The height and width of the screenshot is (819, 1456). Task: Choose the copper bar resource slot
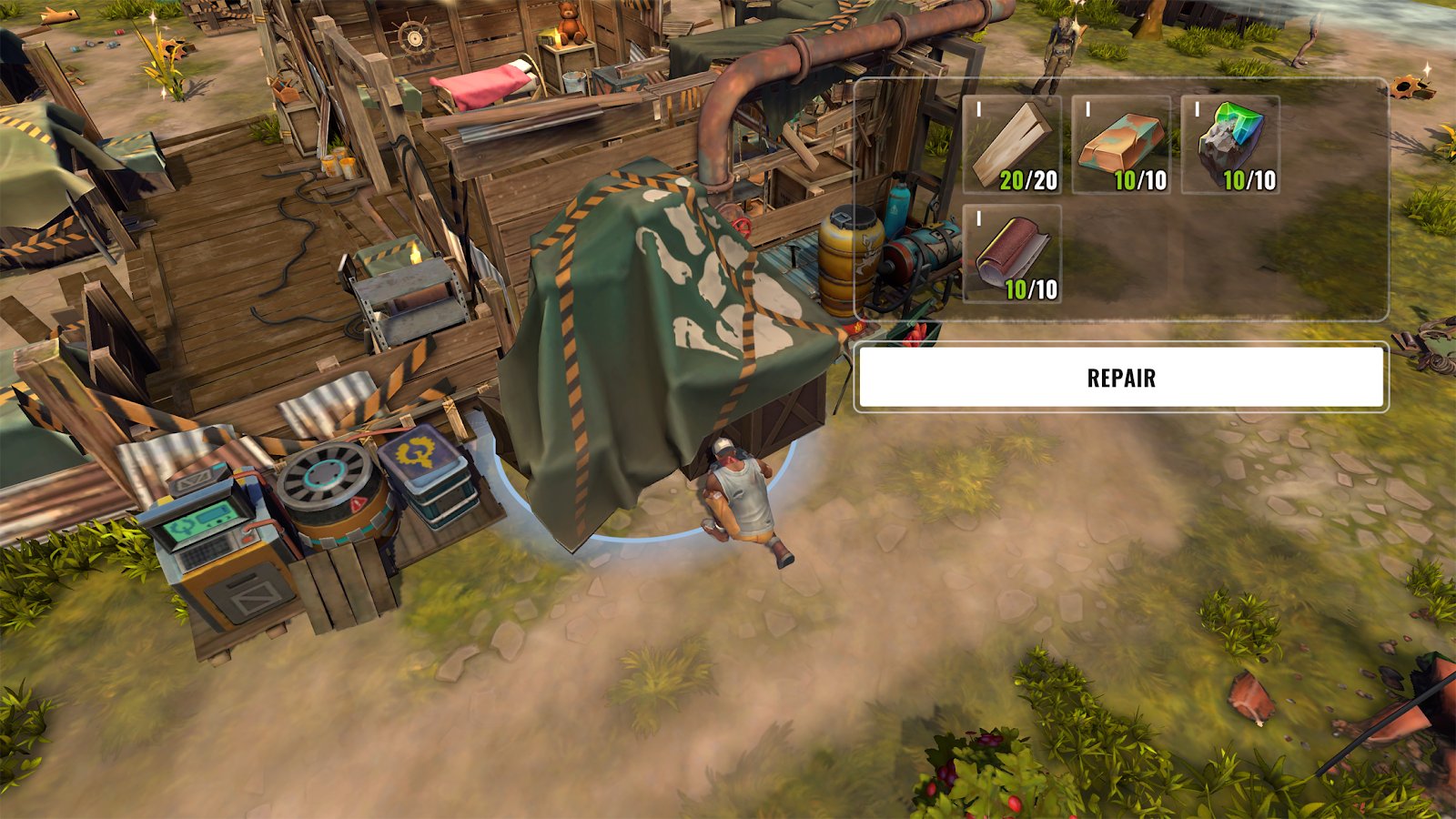1121,146
